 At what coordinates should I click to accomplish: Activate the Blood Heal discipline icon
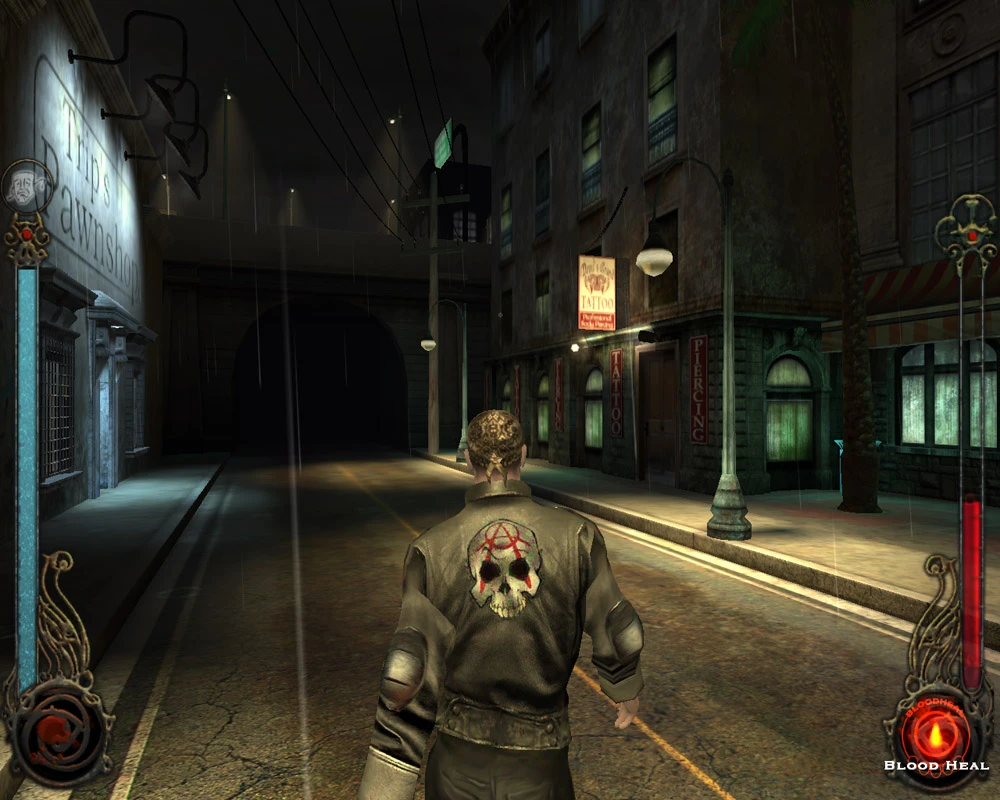[935, 735]
